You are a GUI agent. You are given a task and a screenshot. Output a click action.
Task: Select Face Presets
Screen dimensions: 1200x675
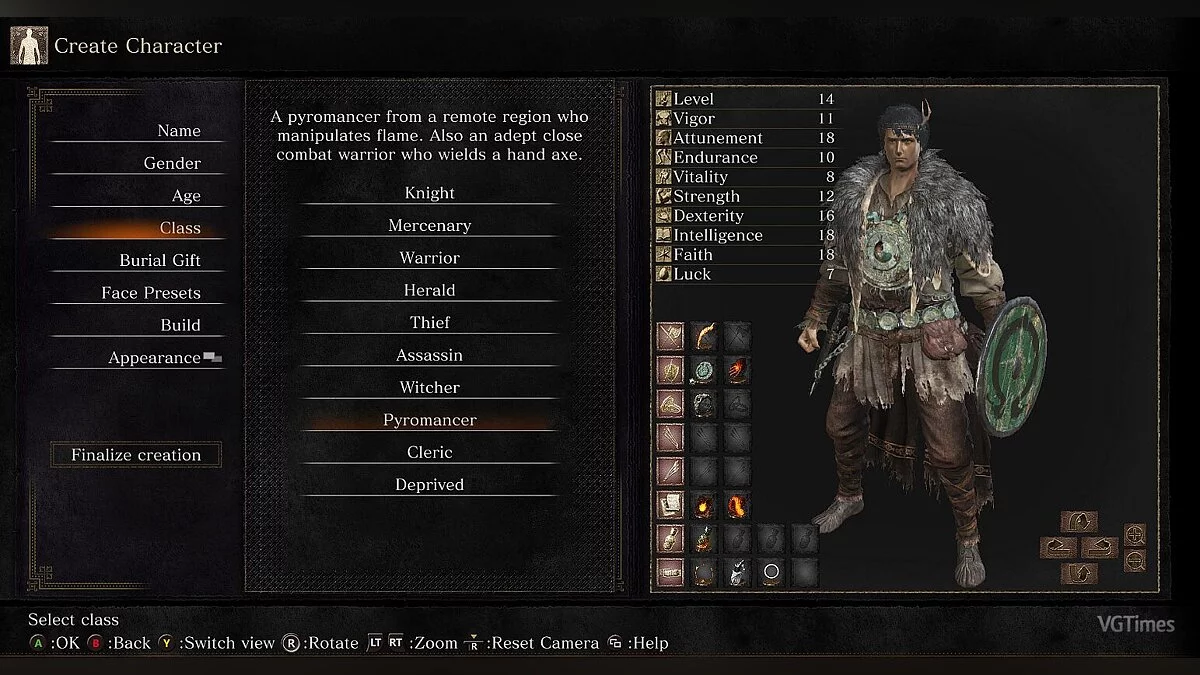click(x=151, y=293)
